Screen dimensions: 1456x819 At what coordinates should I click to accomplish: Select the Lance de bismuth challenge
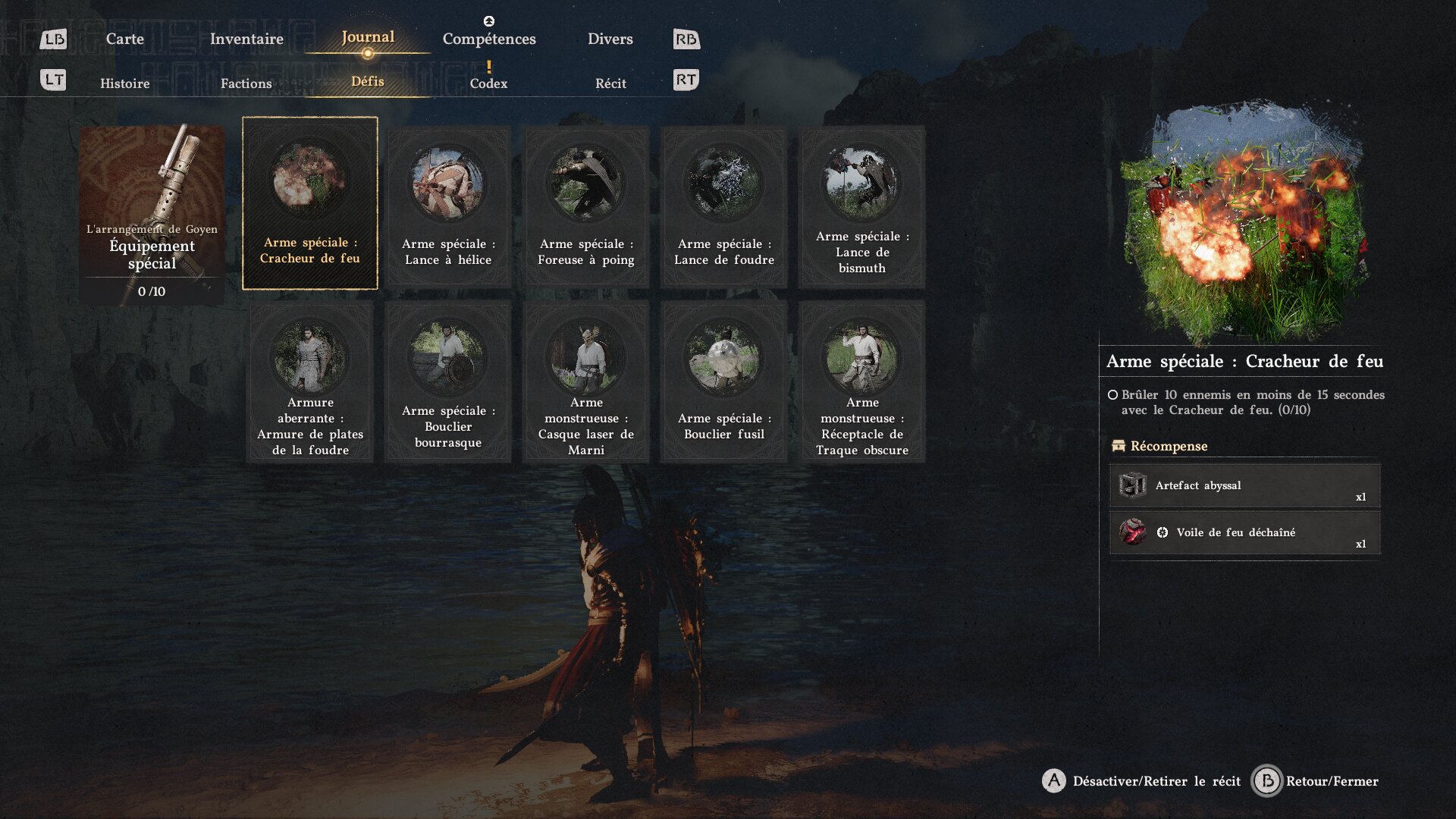[x=862, y=206]
